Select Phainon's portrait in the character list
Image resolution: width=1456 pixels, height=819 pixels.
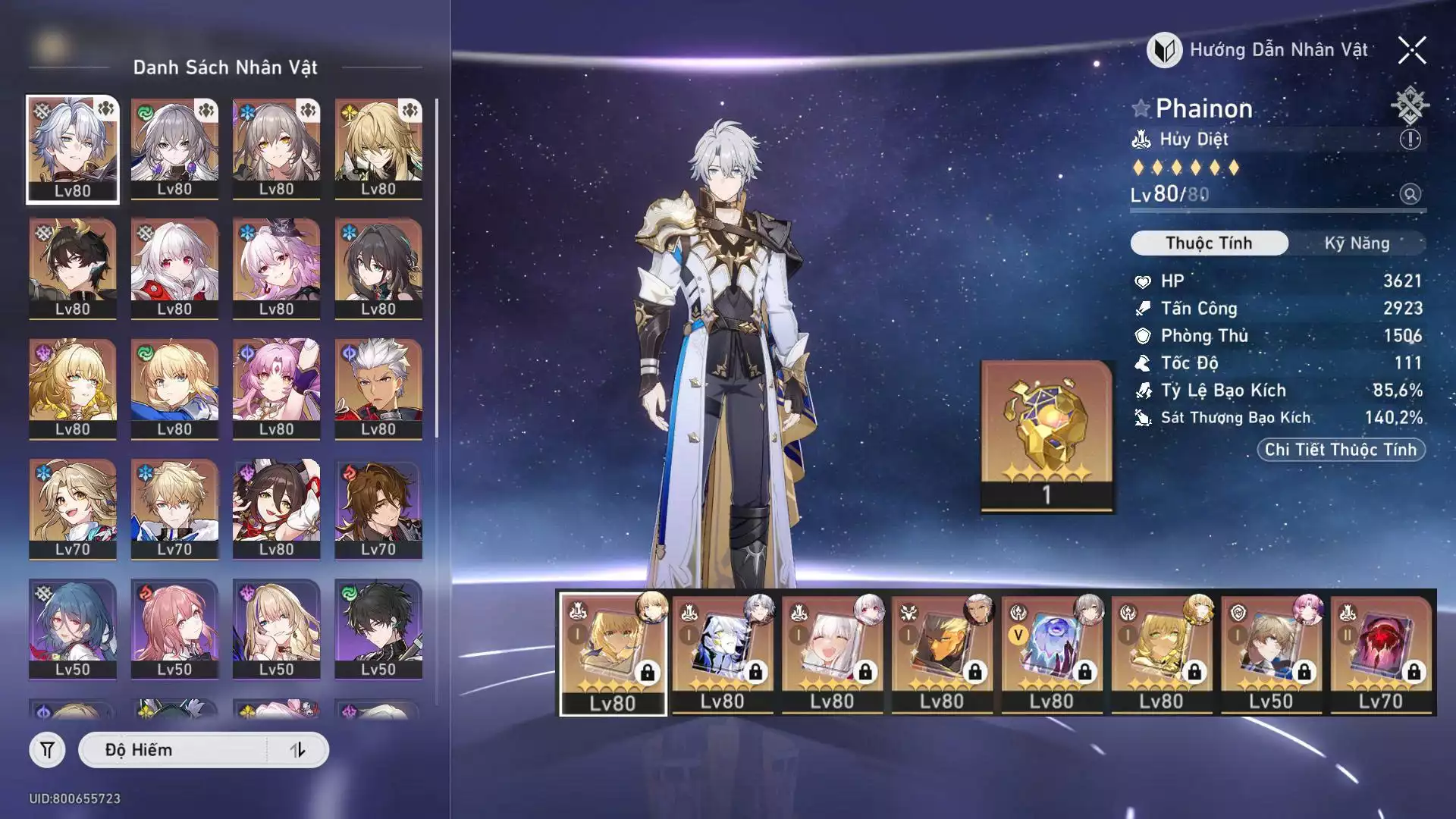click(73, 149)
